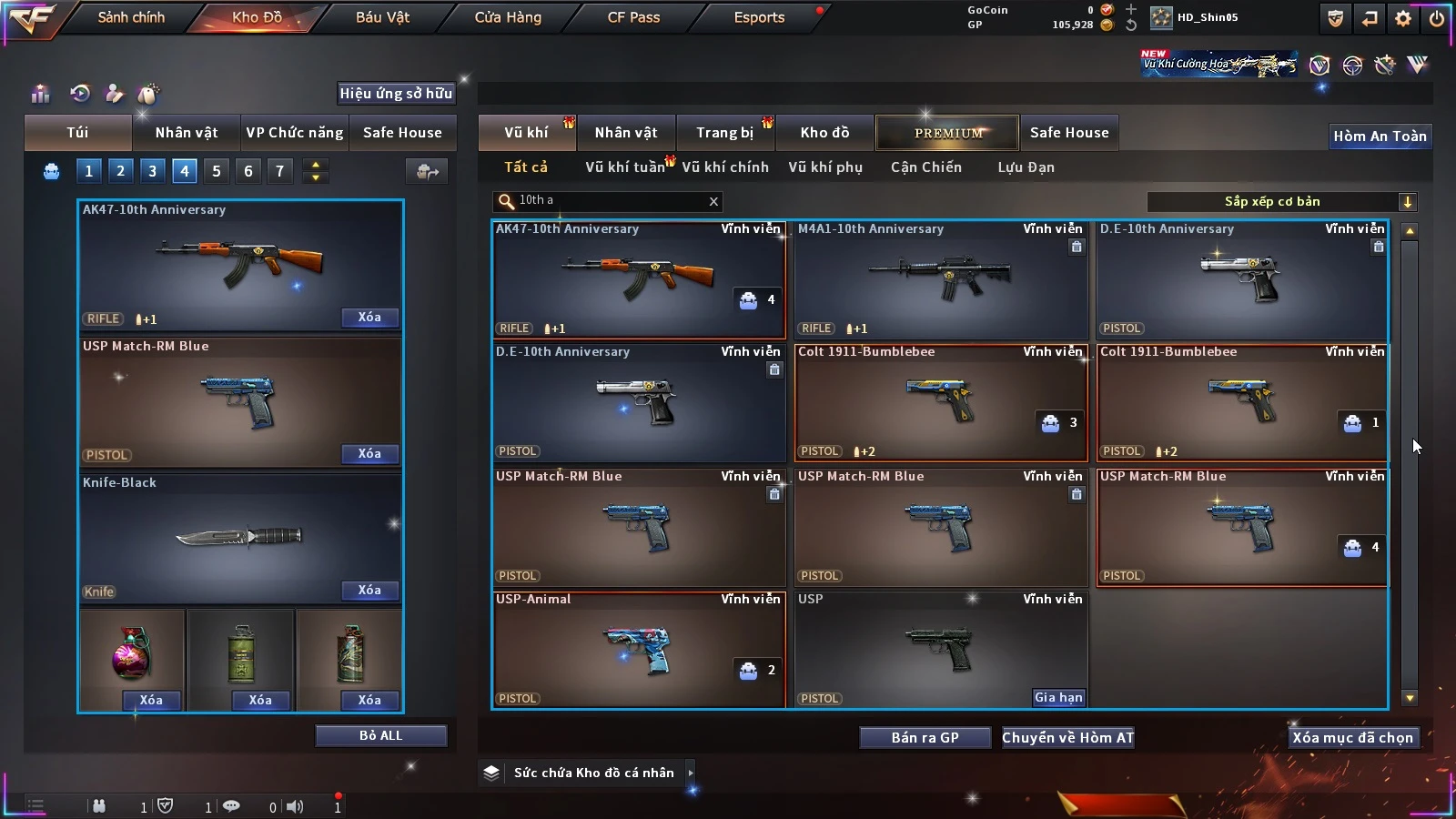This screenshot has width=1456, height=819.
Task: Click the gear settings icon
Action: pos(1403,18)
